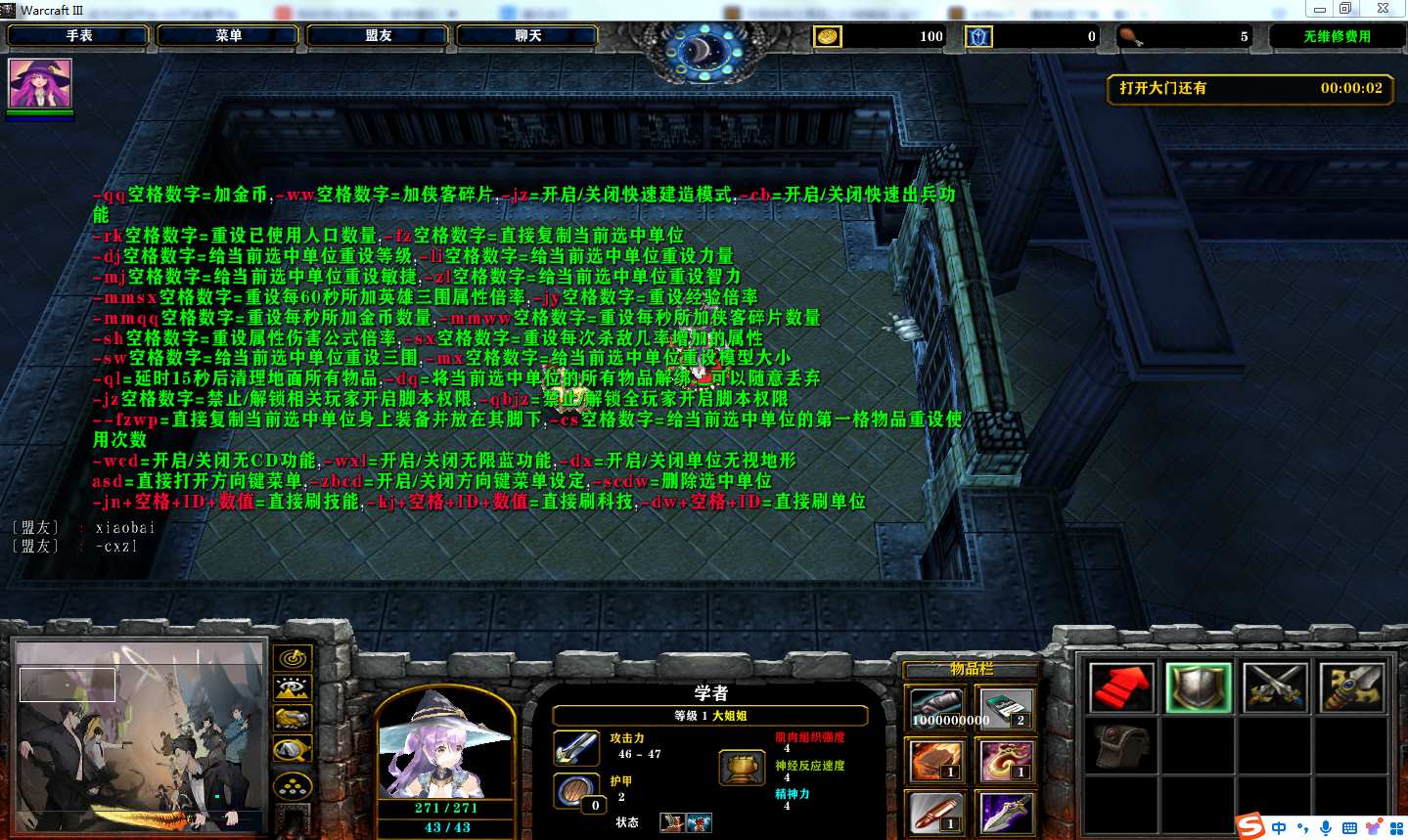Image resolution: width=1408 pixels, height=840 pixels.
Task: Close the Warcraft III window
Action: pyautogui.click(x=1383, y=9)
